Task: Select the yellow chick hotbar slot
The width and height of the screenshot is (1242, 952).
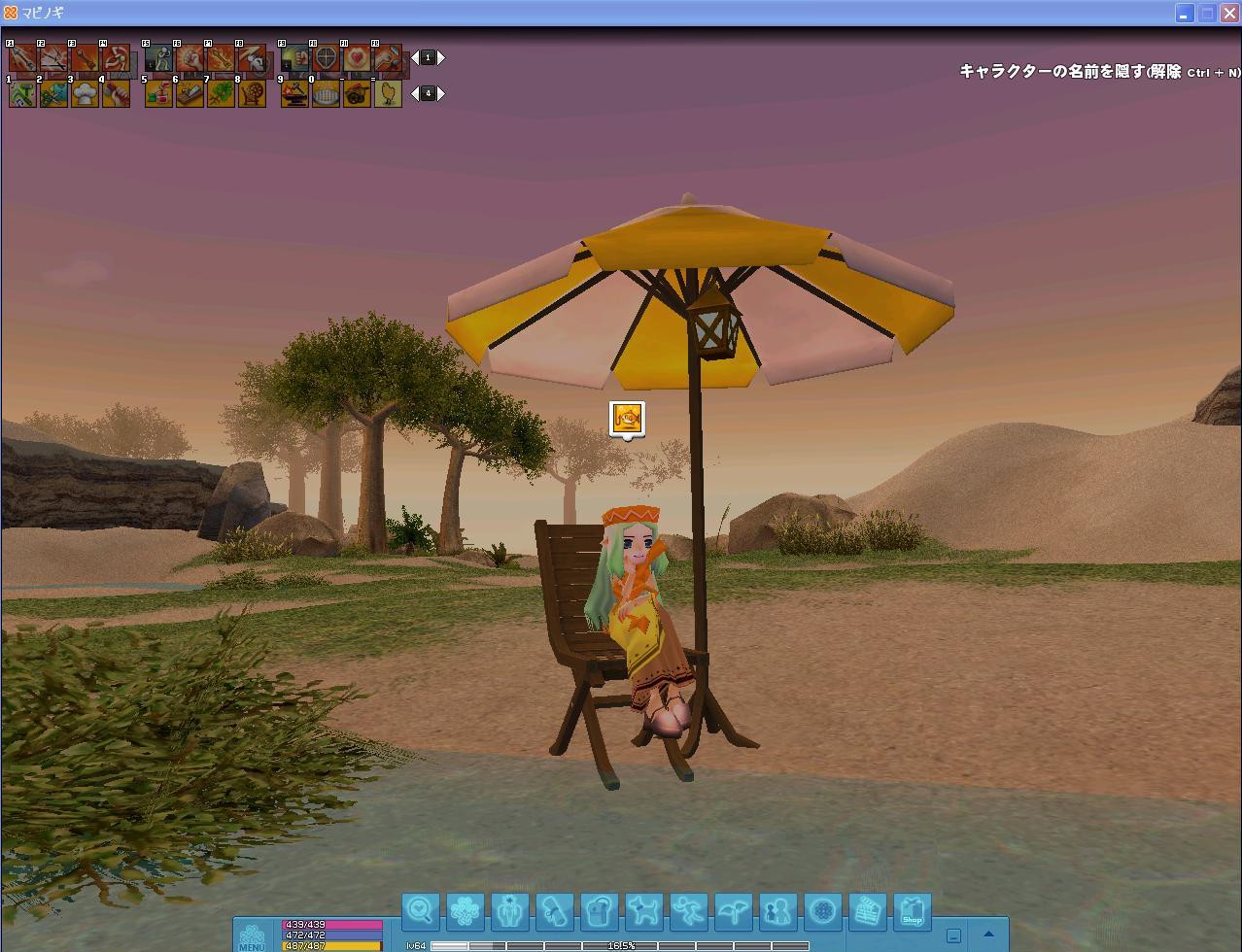Action: (x=389, y=93)
